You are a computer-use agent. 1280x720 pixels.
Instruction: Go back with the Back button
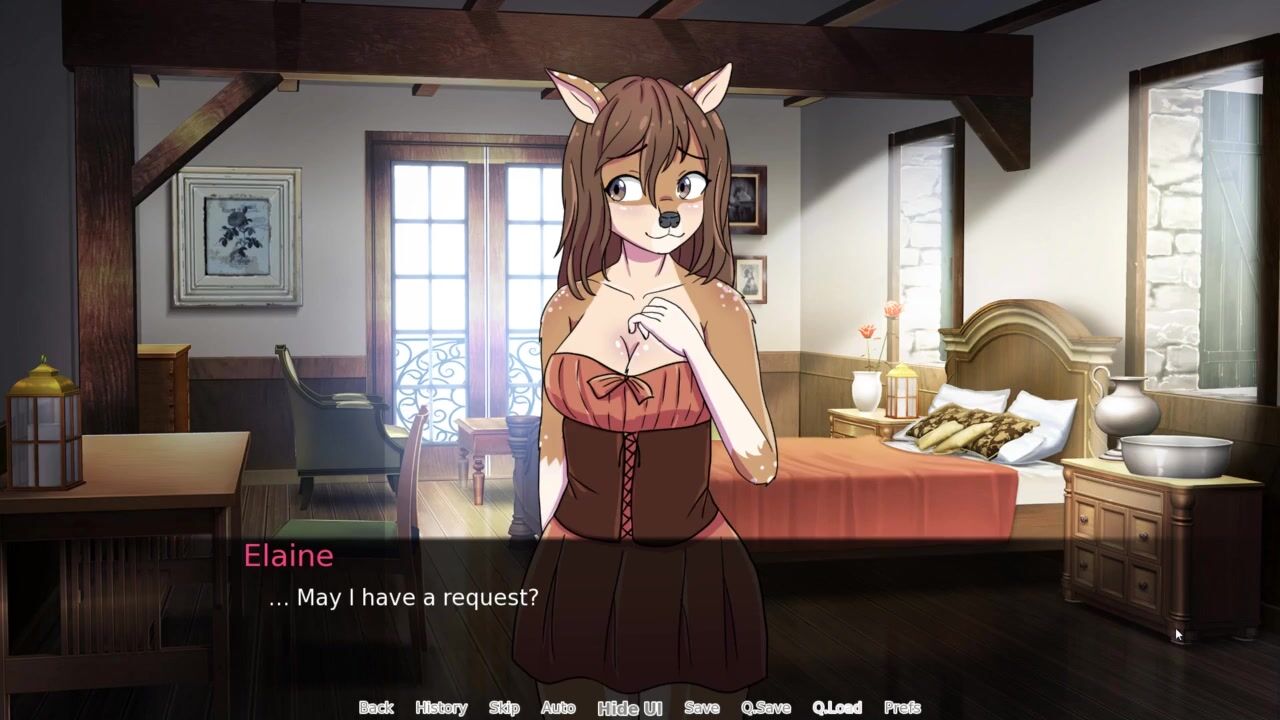coord(376,707)
